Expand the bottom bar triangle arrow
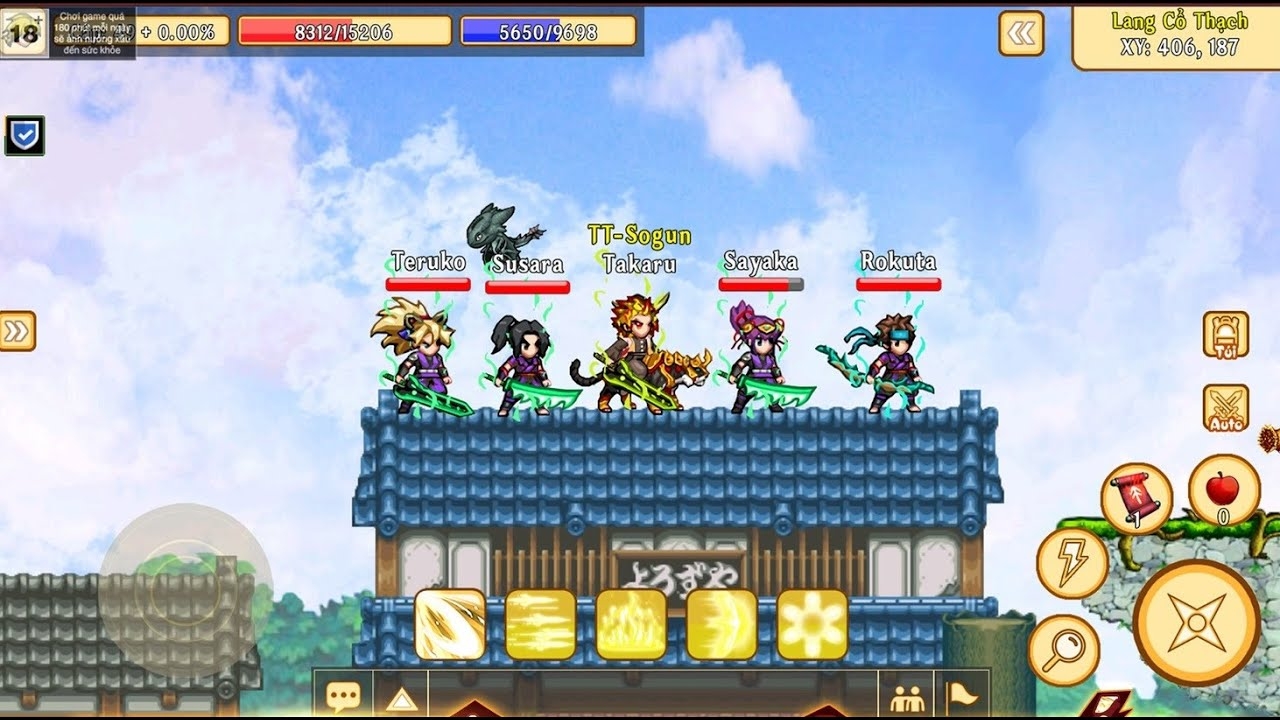 [404, 700]
